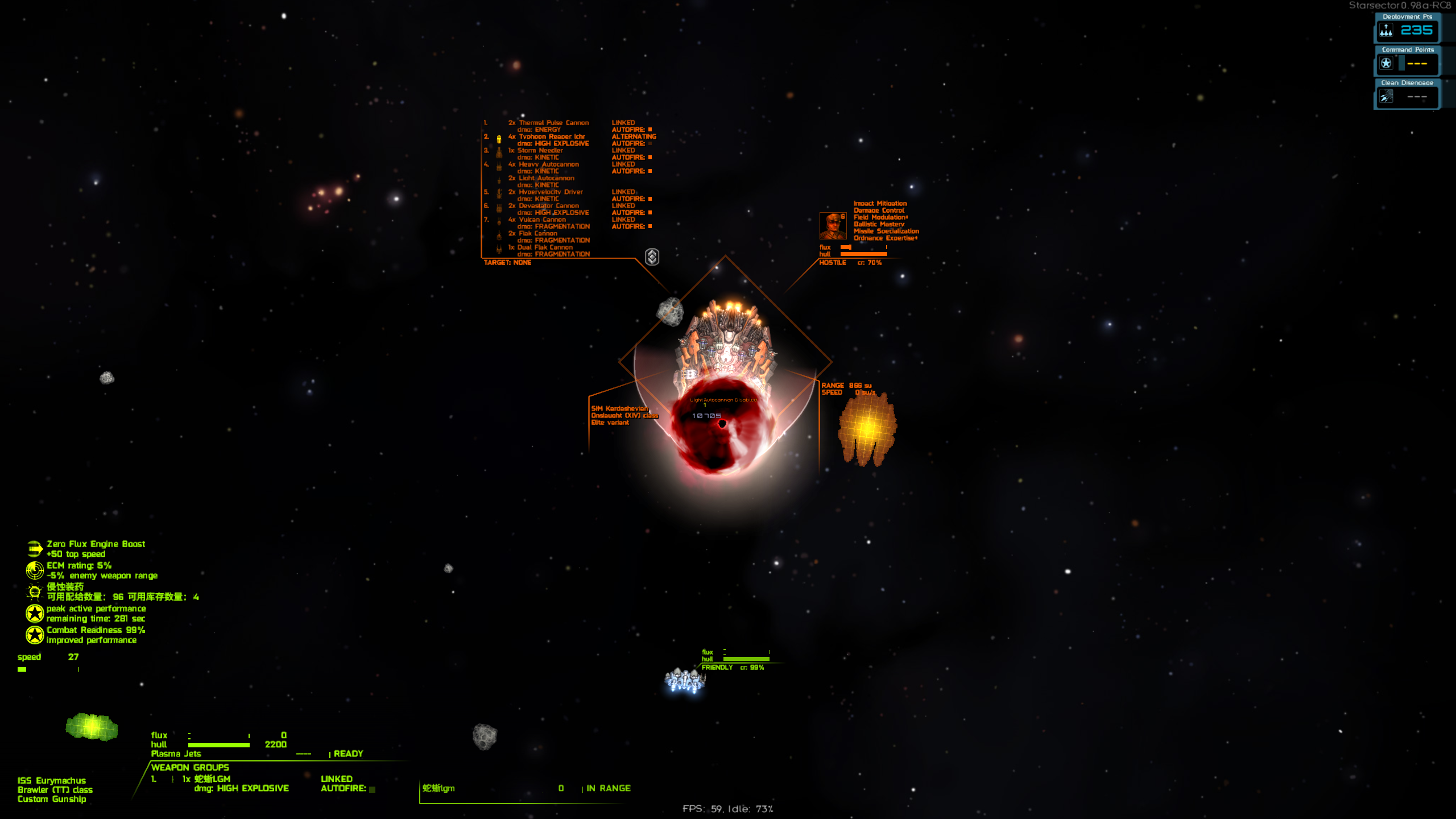Click the Storm Needler weapon entry
This screenshot has width=1456, height=819.
[540, 150]
